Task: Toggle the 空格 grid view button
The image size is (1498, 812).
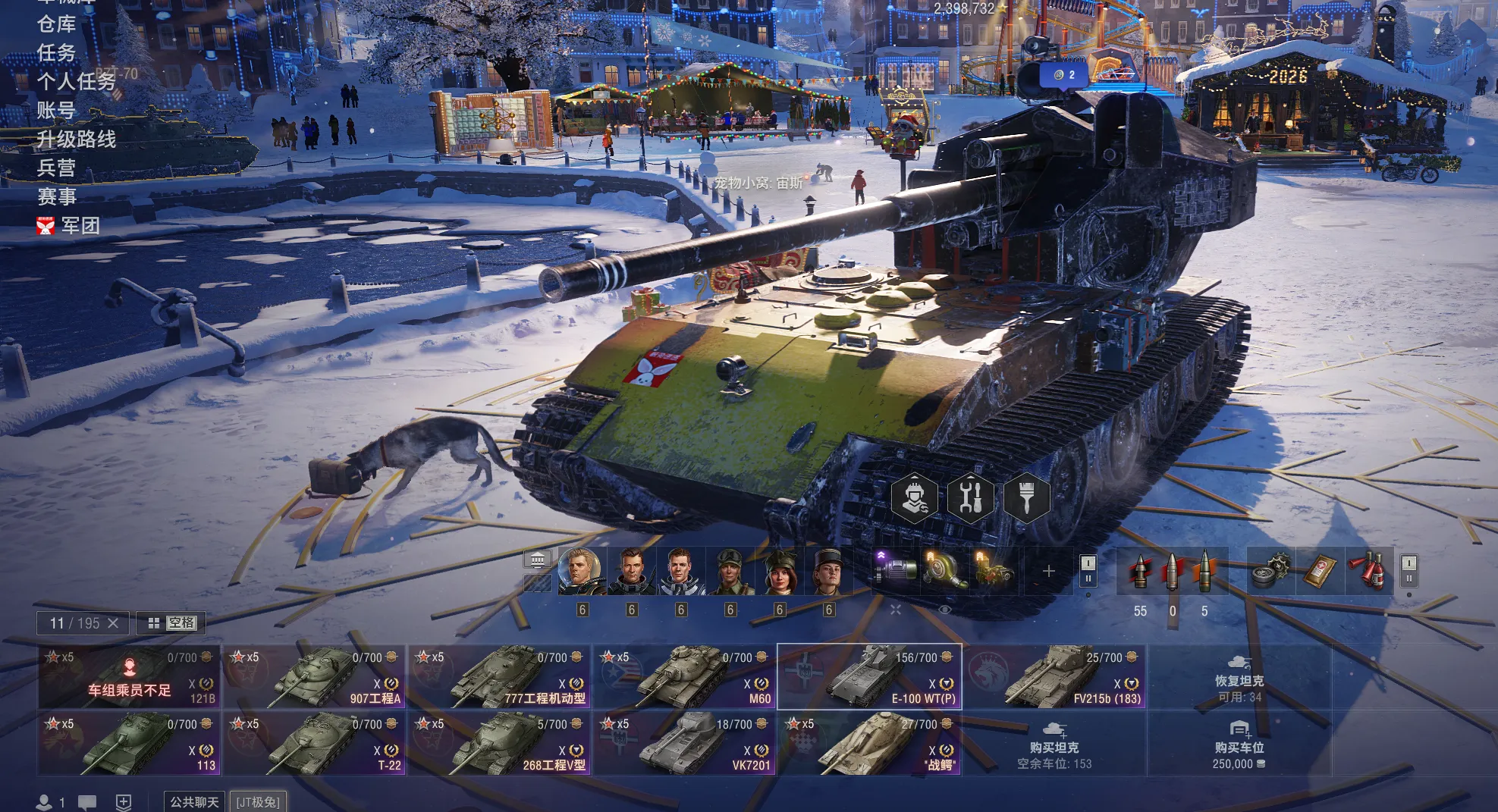Action: click(x=171, y=623)
